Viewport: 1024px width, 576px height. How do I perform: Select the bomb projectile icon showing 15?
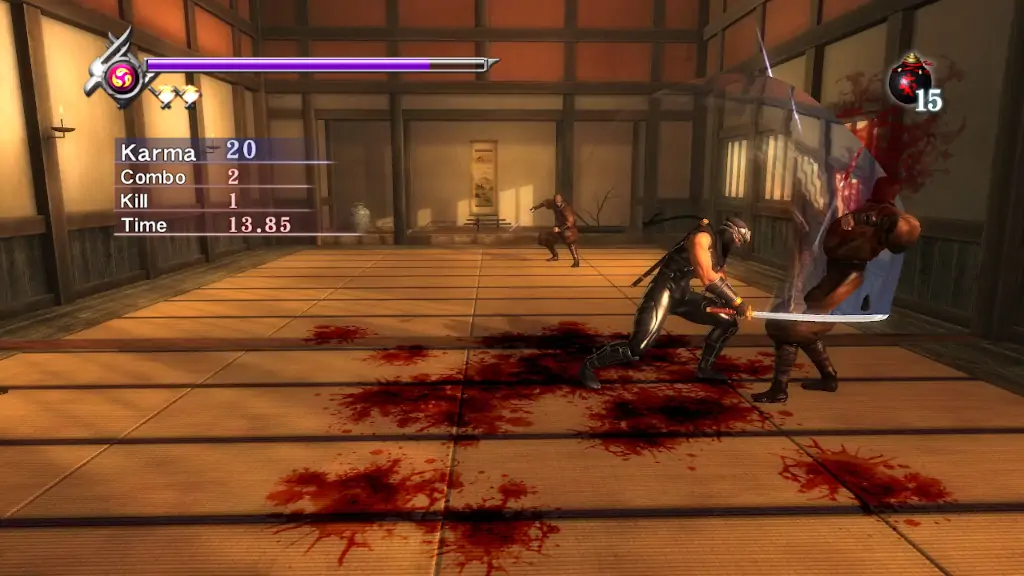point(908,82)
